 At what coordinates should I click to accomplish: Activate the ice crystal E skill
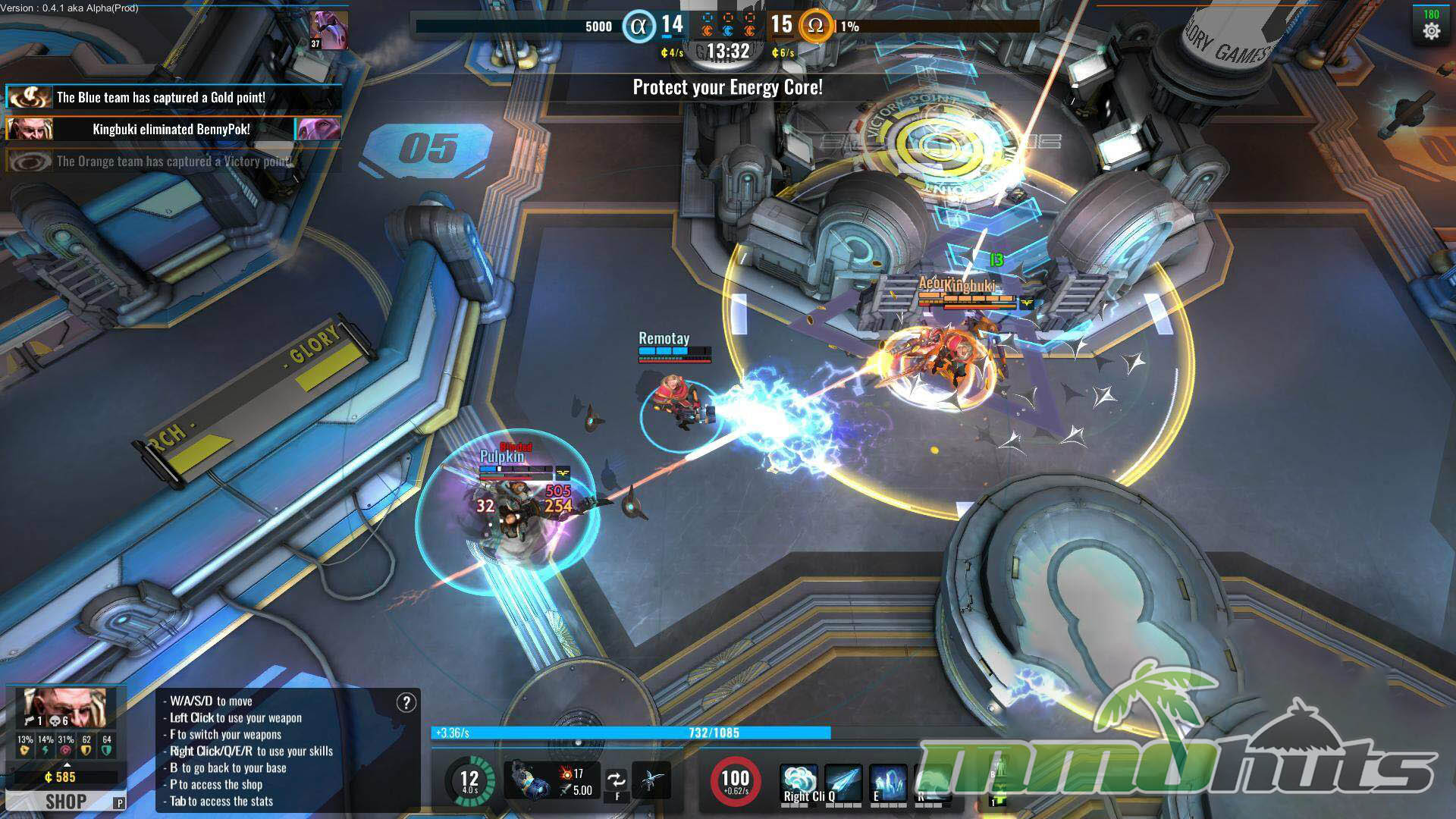pos(887,782)
